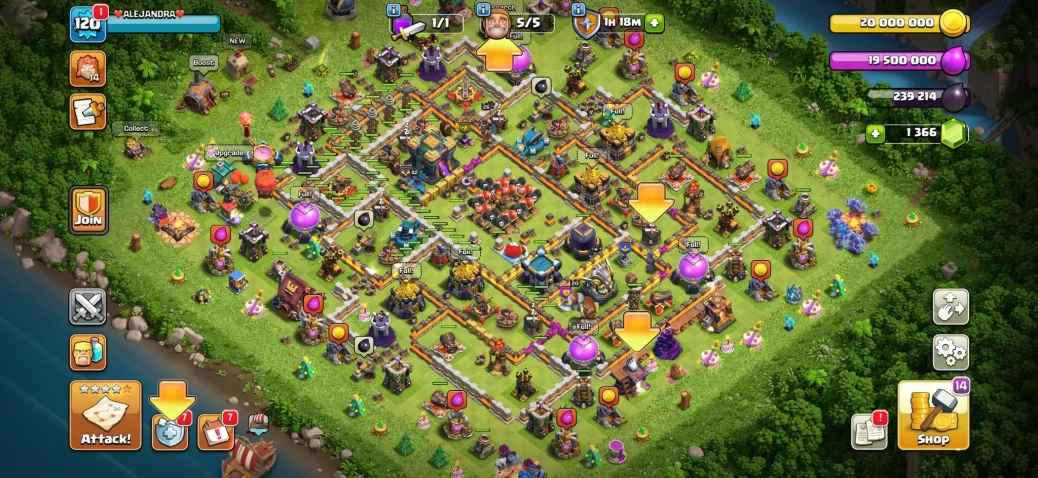Open the league trophy button showing 14

(x=88, y=68)
